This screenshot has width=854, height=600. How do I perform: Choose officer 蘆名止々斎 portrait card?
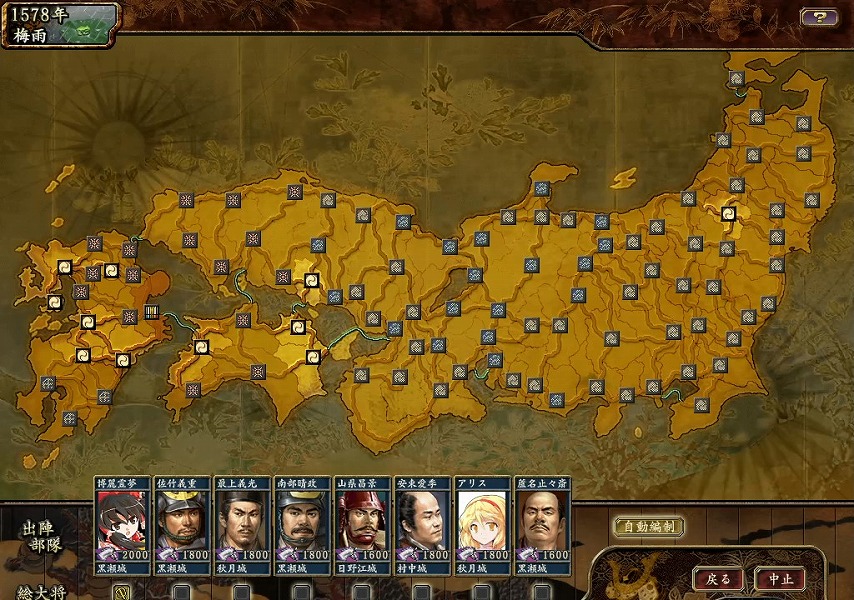pyautogui.click(x=542, y=524)
